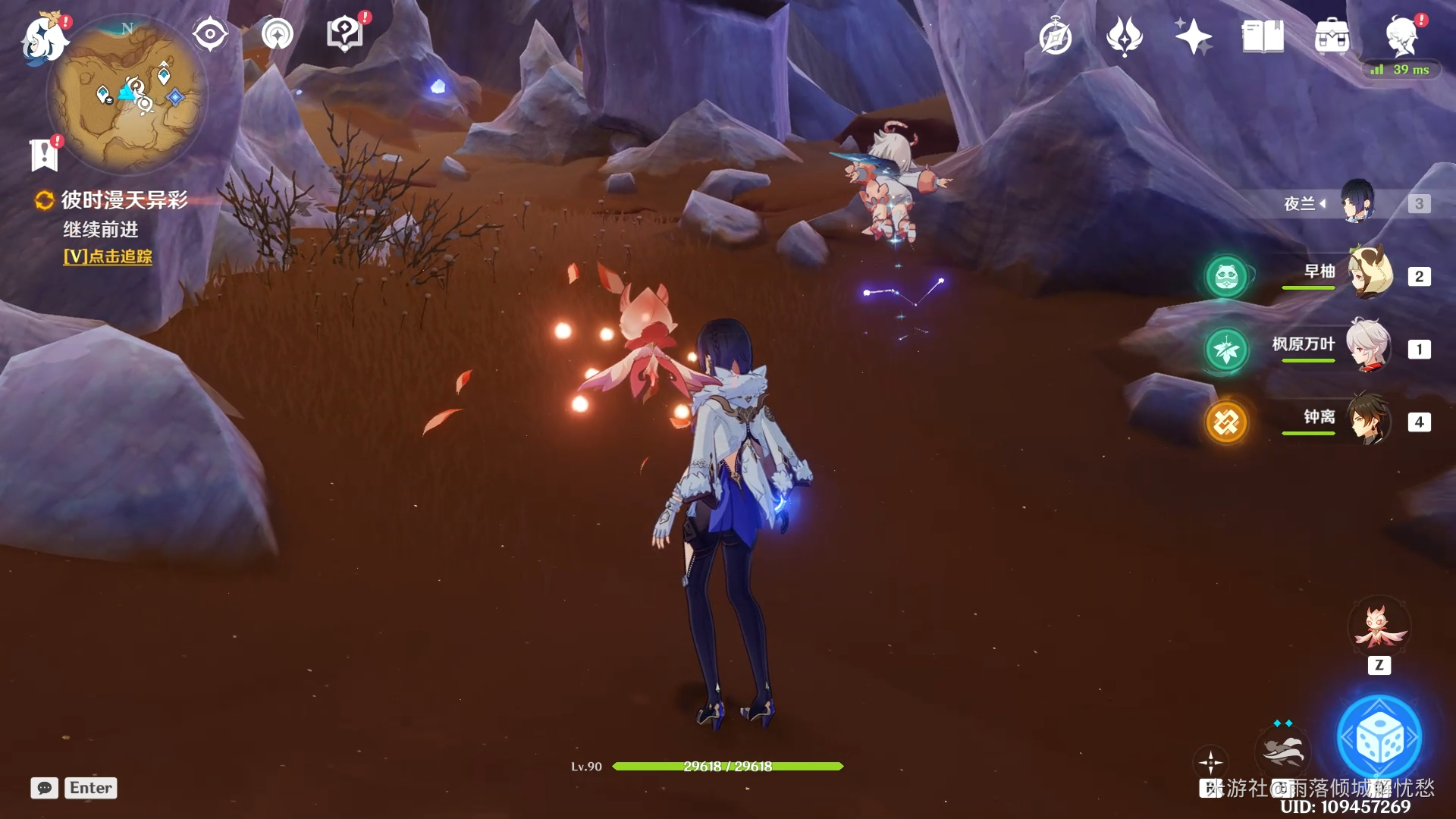
Task: Open the battle pass flame icon
Action: 1124,36
